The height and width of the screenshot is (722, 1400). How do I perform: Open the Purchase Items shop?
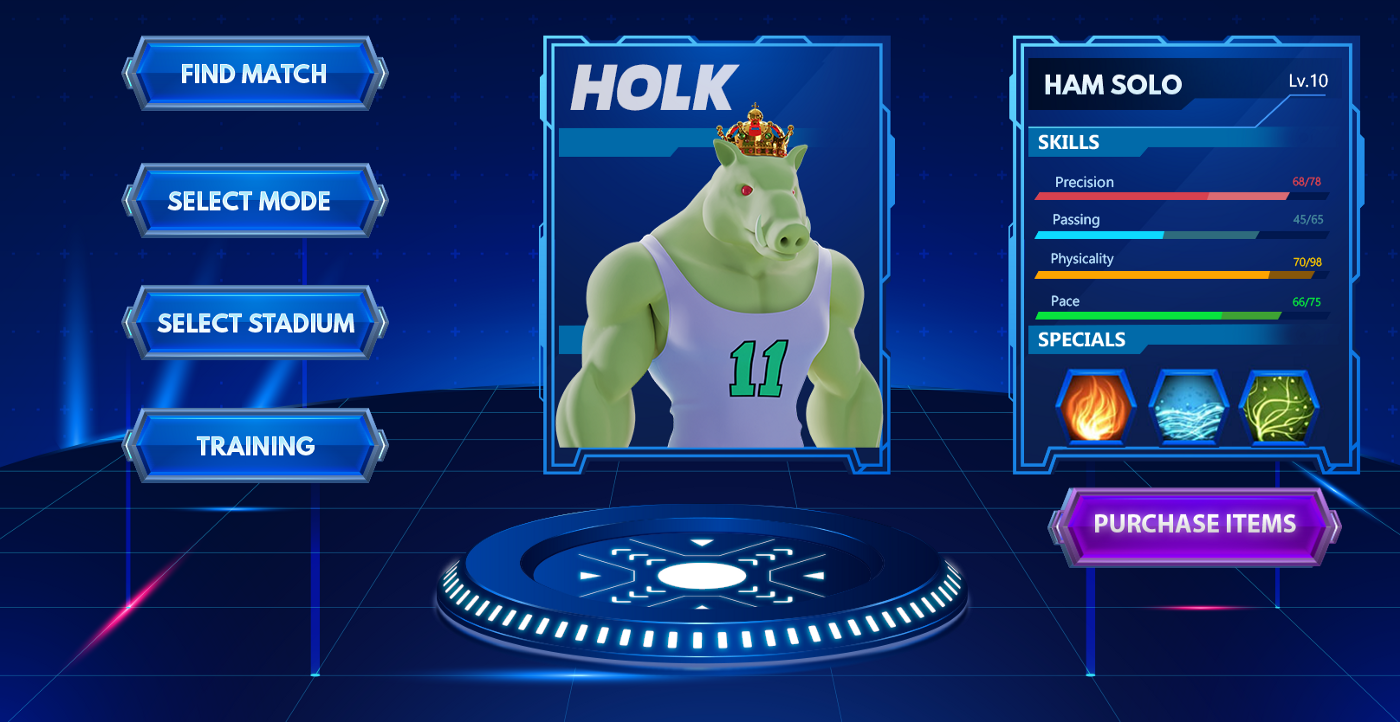tap(1194, 525)
